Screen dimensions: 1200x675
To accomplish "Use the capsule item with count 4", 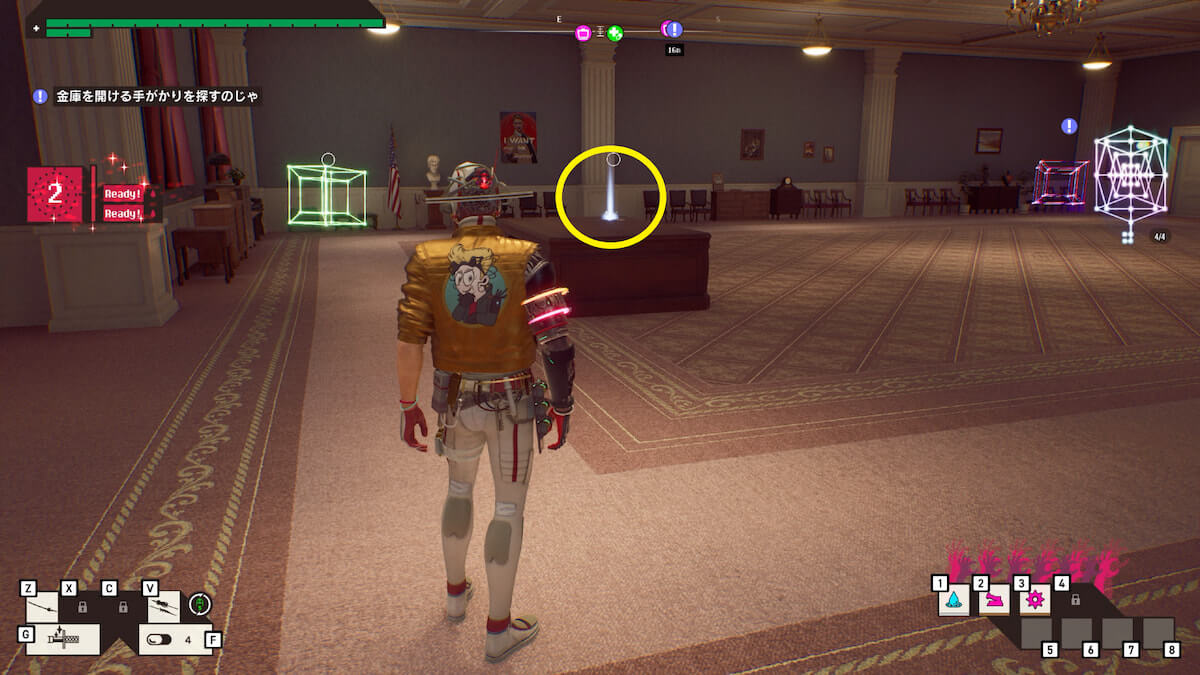I will point(171,638).
